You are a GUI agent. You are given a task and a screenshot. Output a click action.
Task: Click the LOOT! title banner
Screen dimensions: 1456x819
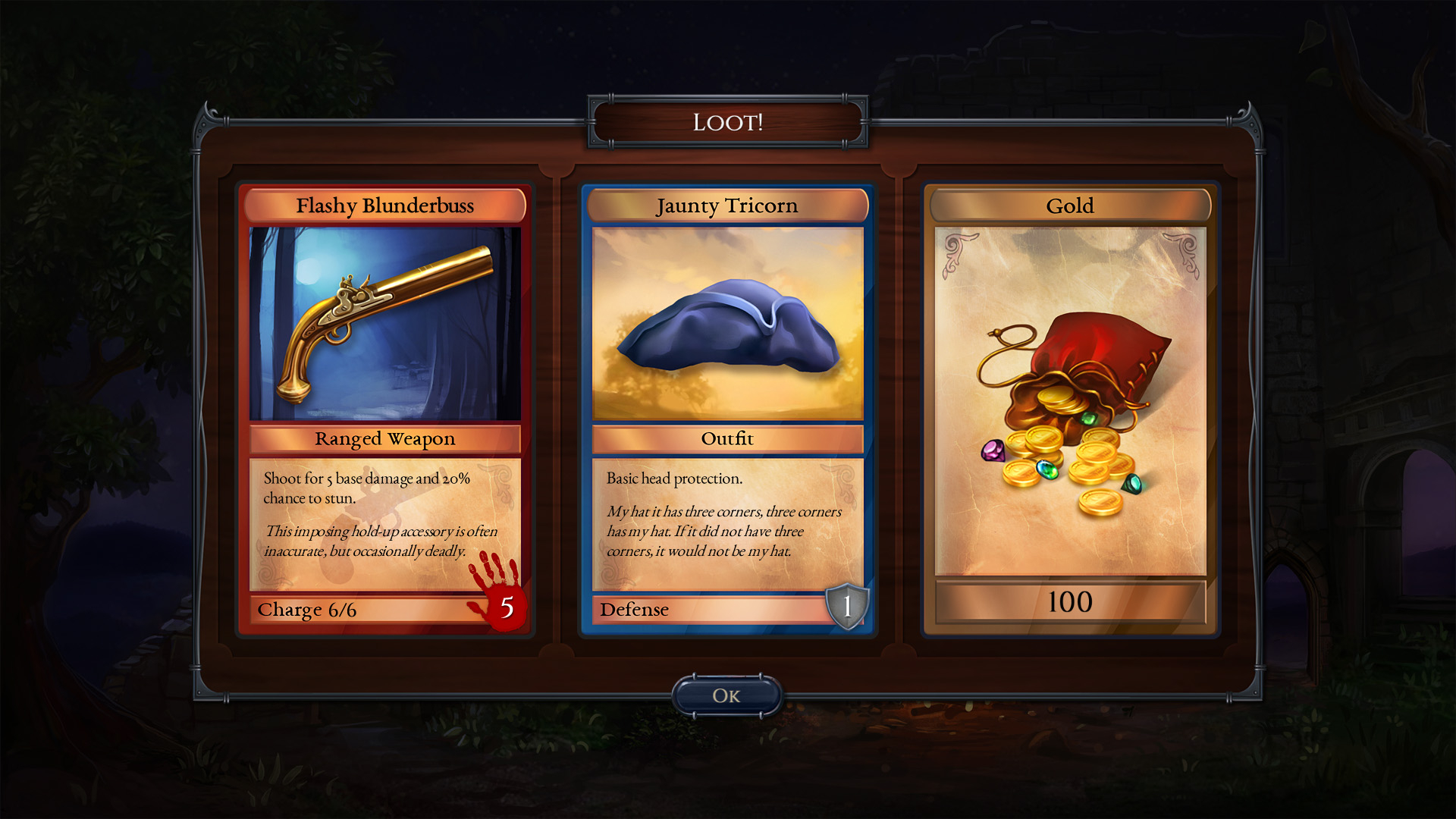coord(728,121)
